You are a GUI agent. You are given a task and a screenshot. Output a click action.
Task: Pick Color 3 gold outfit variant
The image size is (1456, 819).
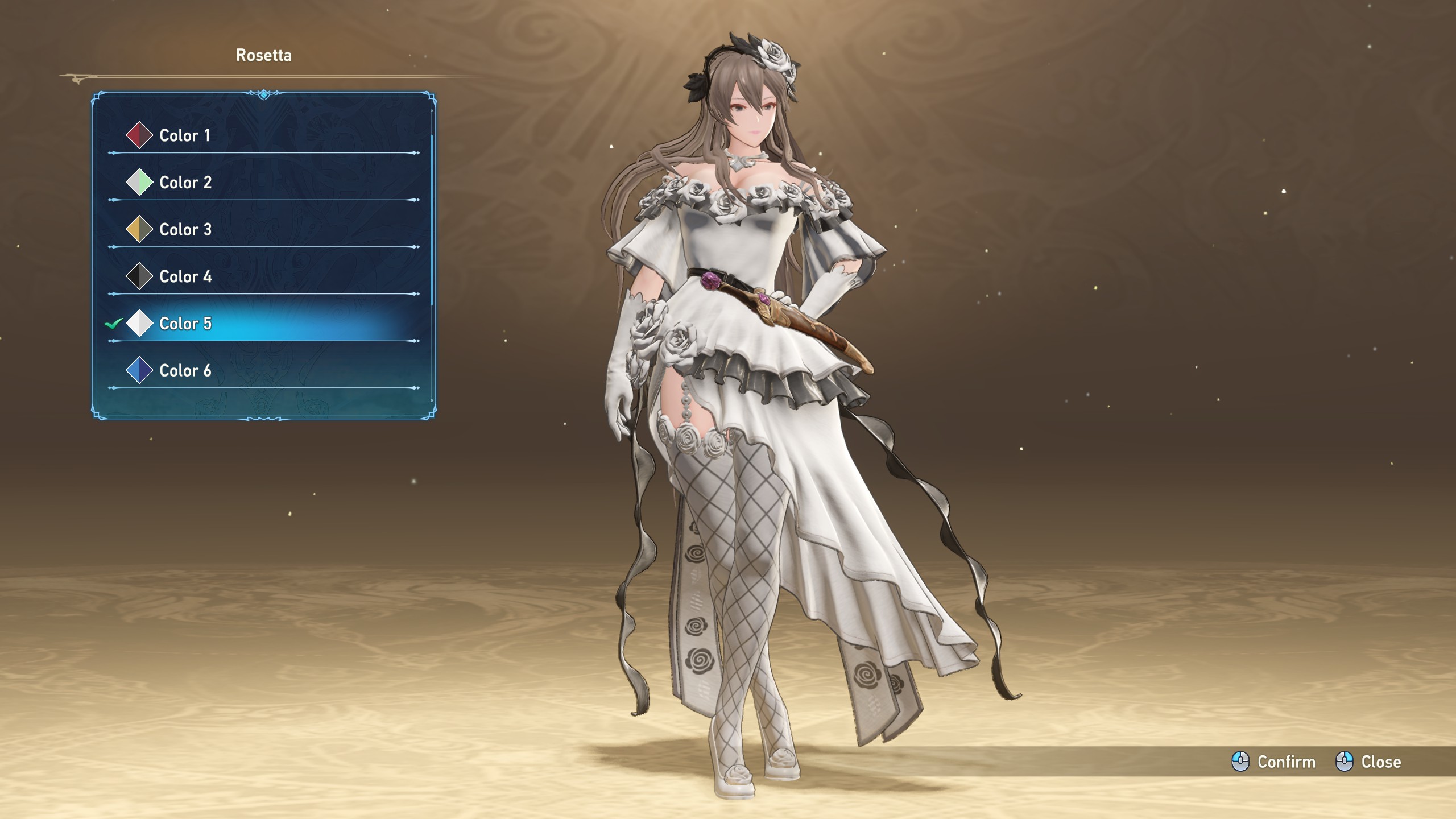coord(185,230)
